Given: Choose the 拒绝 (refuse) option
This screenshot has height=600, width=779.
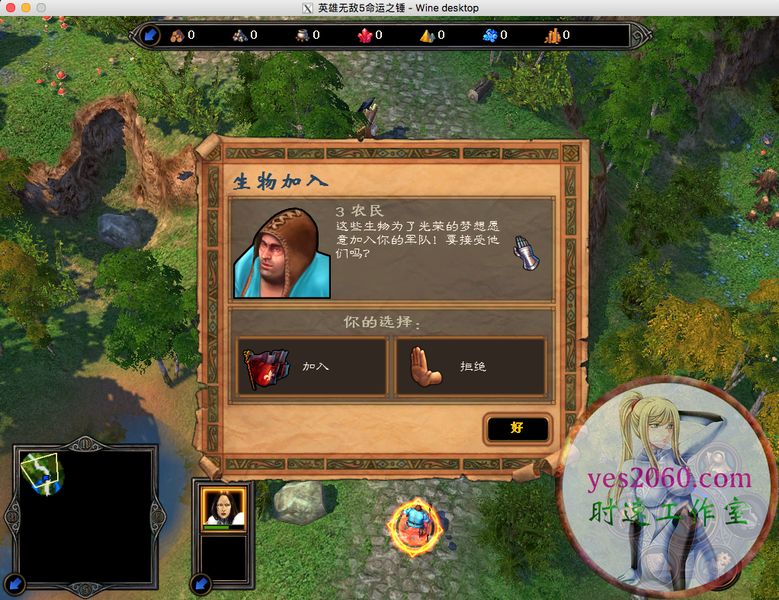Looking at the screenshot, I should click(470, 366).
